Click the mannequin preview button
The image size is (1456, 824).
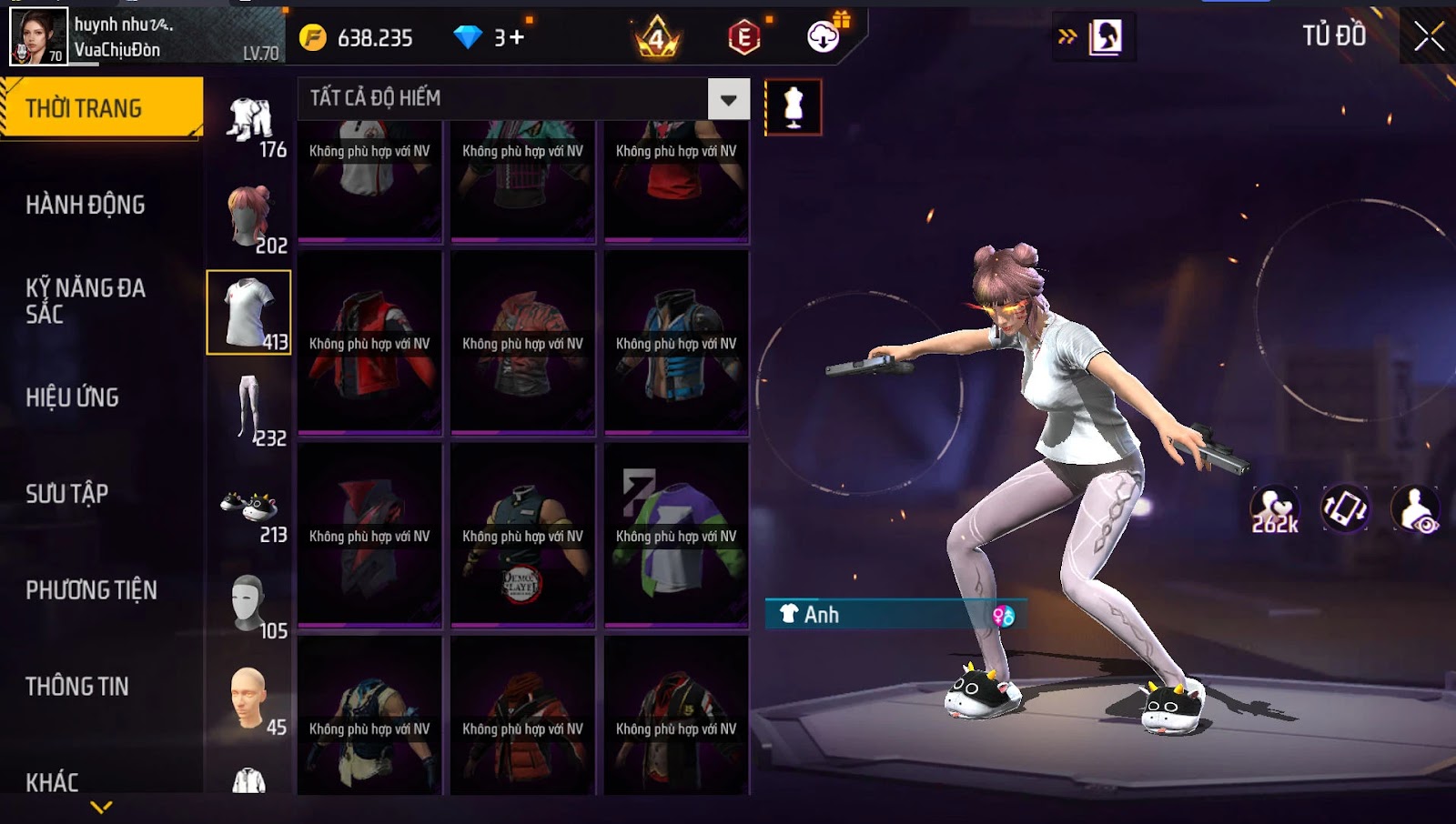click(793, 107)
